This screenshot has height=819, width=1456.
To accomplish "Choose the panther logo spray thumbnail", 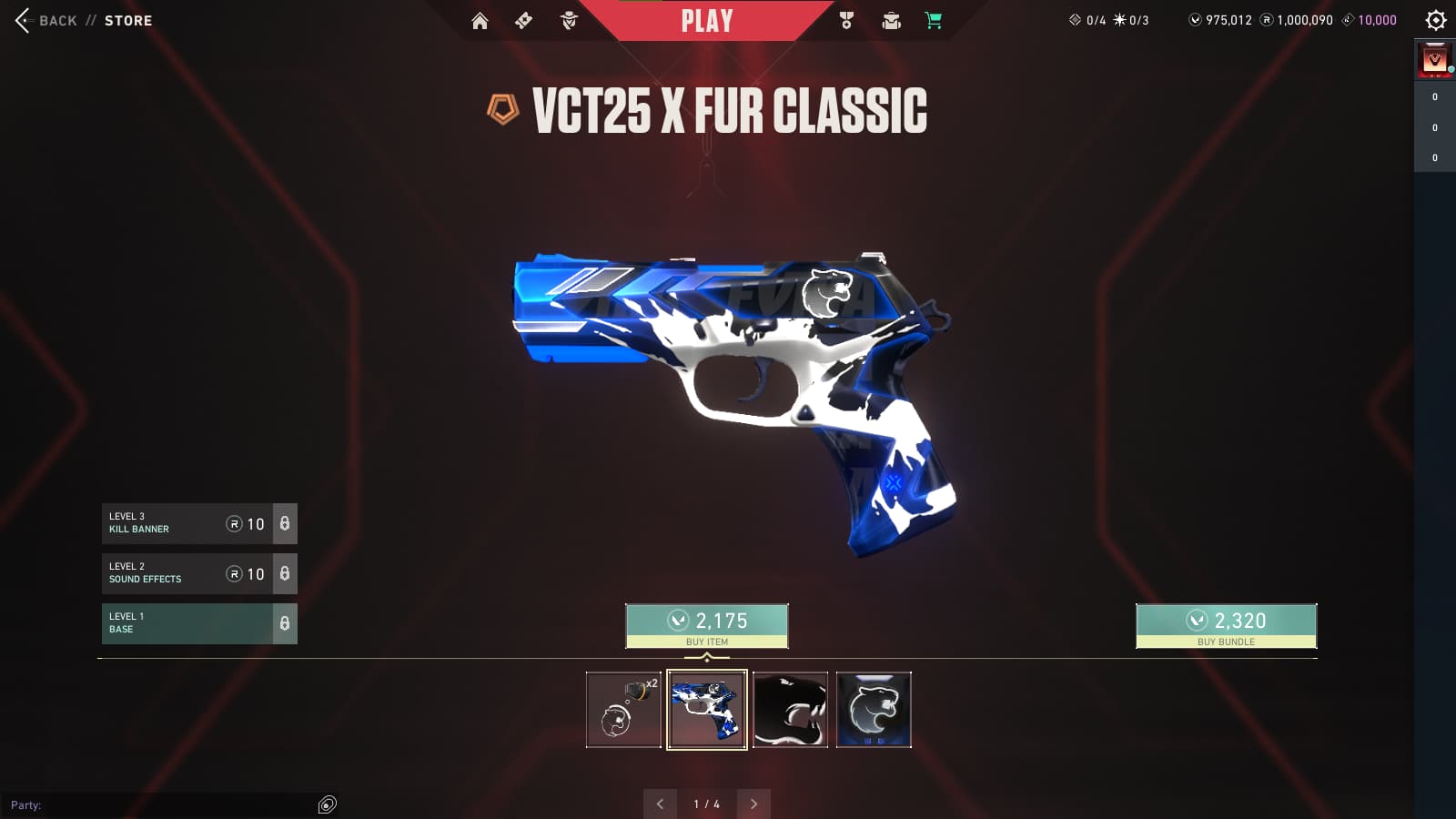I will tap(874, 710).
